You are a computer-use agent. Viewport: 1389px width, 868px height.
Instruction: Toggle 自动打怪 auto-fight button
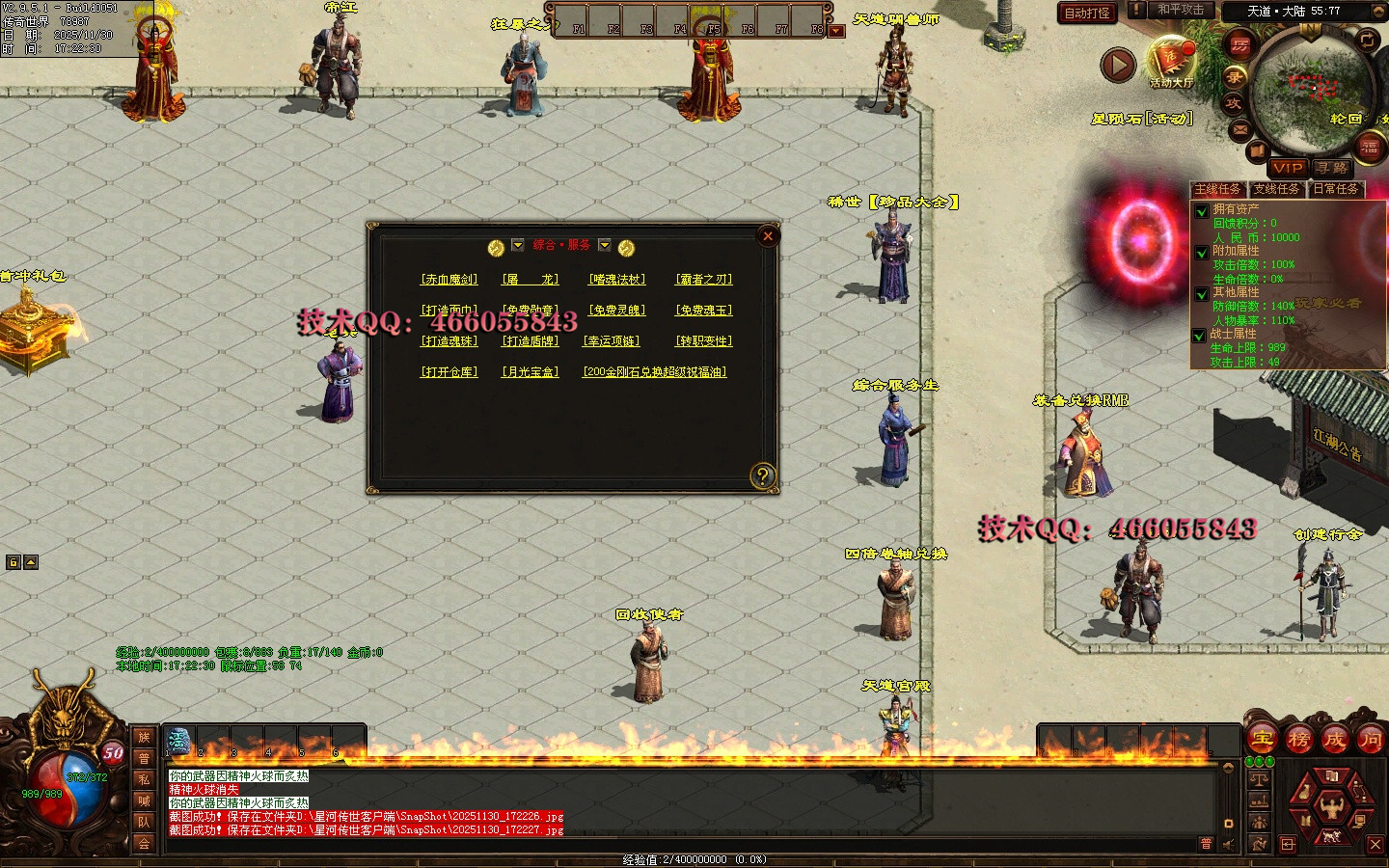(x=1087, y=13)
